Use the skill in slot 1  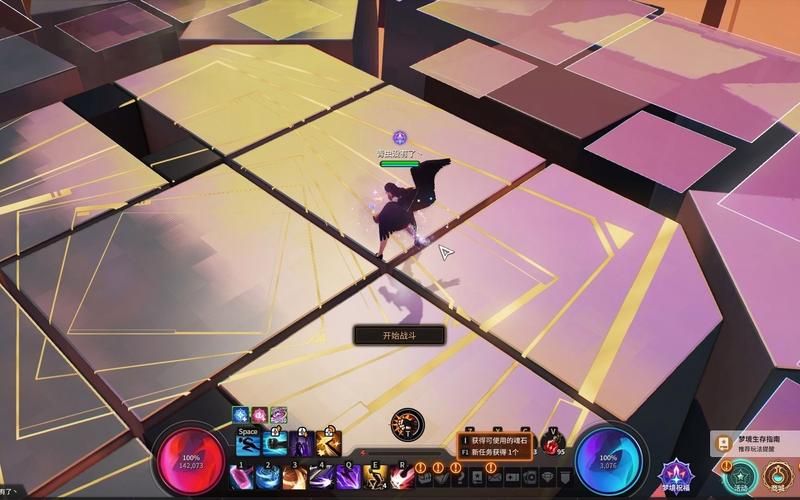(241, 477)
